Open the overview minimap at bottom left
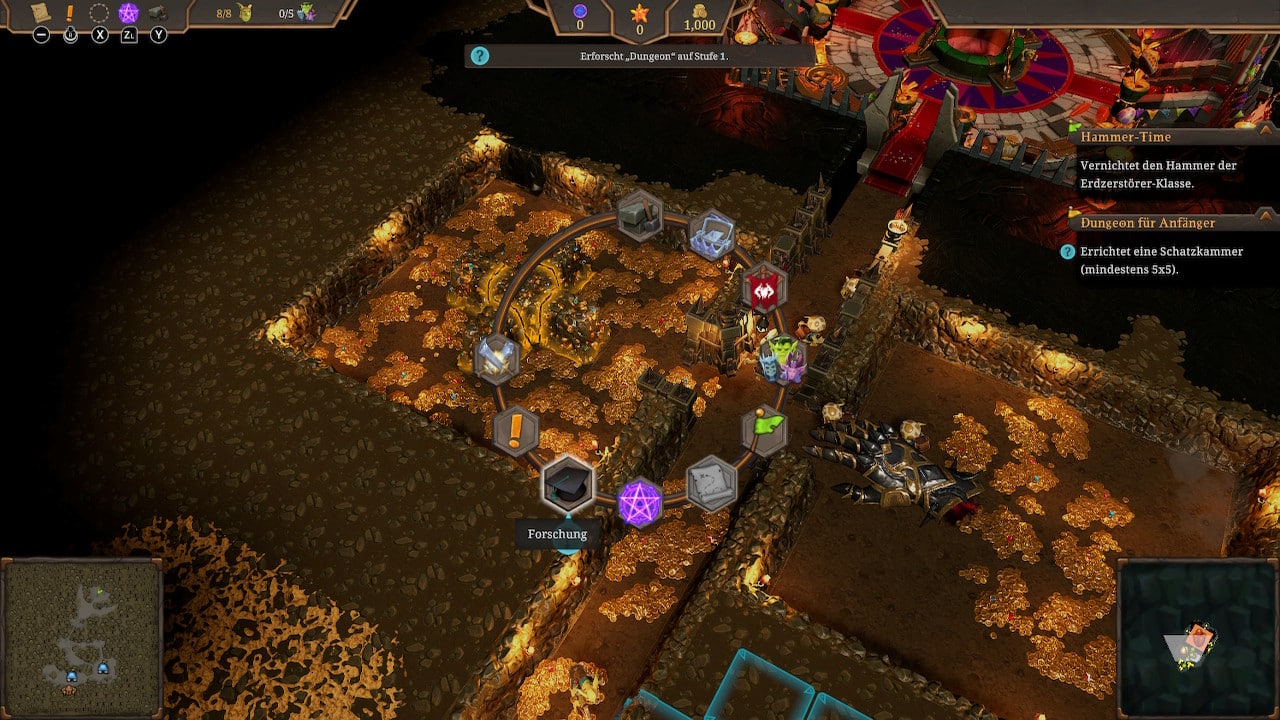1280x720 pixels. [x=83, y=637]
